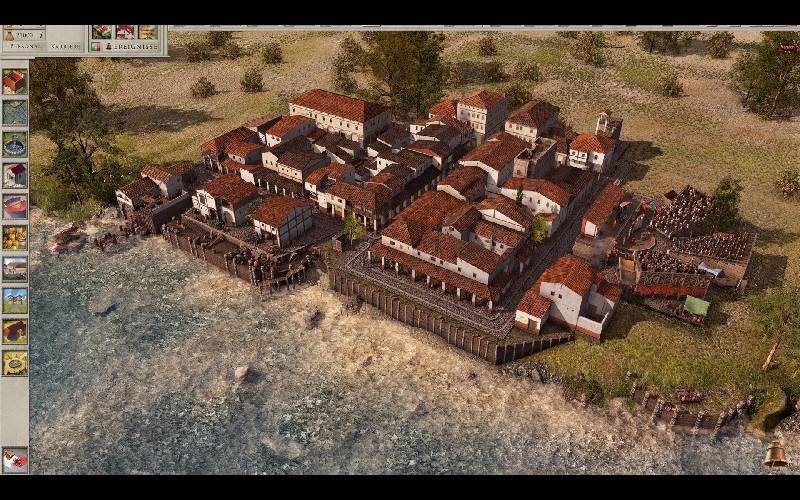Select the sunflower decoration category
The image size is (800, 500).
click(x=14, y=362)
